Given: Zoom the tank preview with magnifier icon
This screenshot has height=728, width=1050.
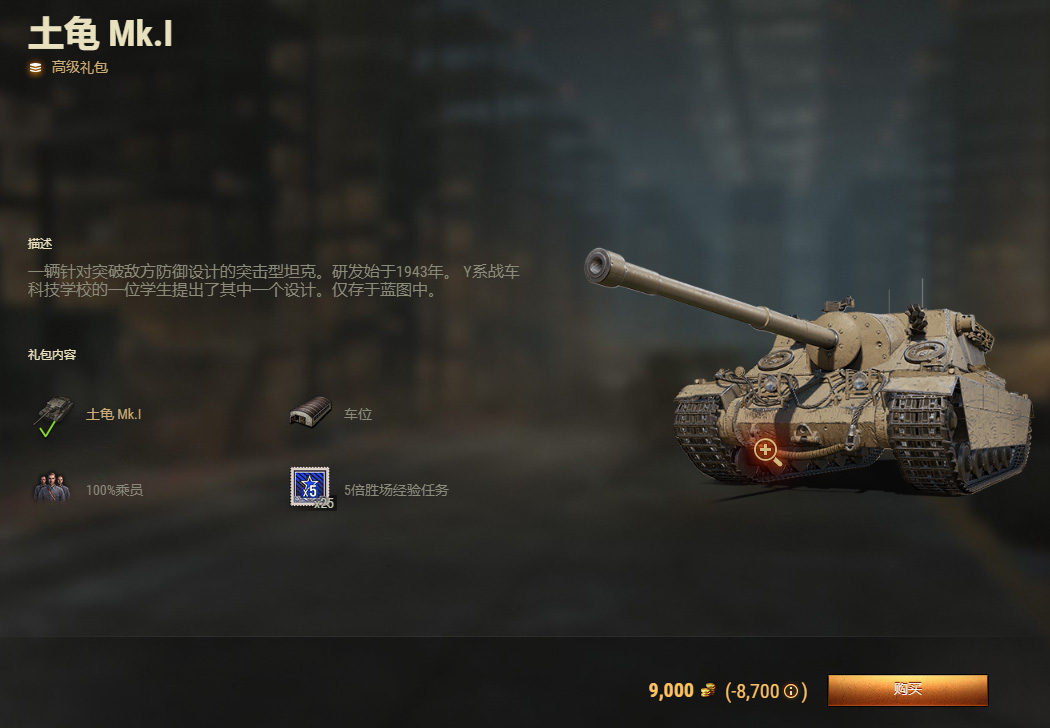Looking at the screenshot, I should [767, 450].
